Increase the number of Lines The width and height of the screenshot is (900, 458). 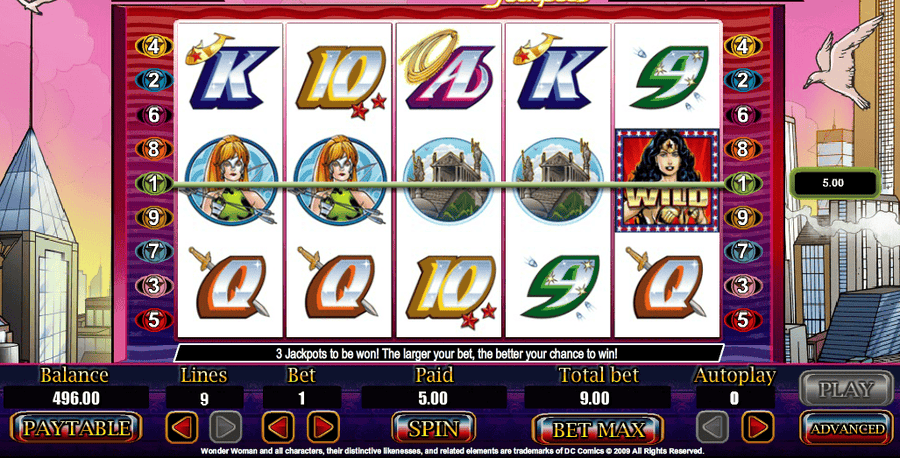[226, 429]
